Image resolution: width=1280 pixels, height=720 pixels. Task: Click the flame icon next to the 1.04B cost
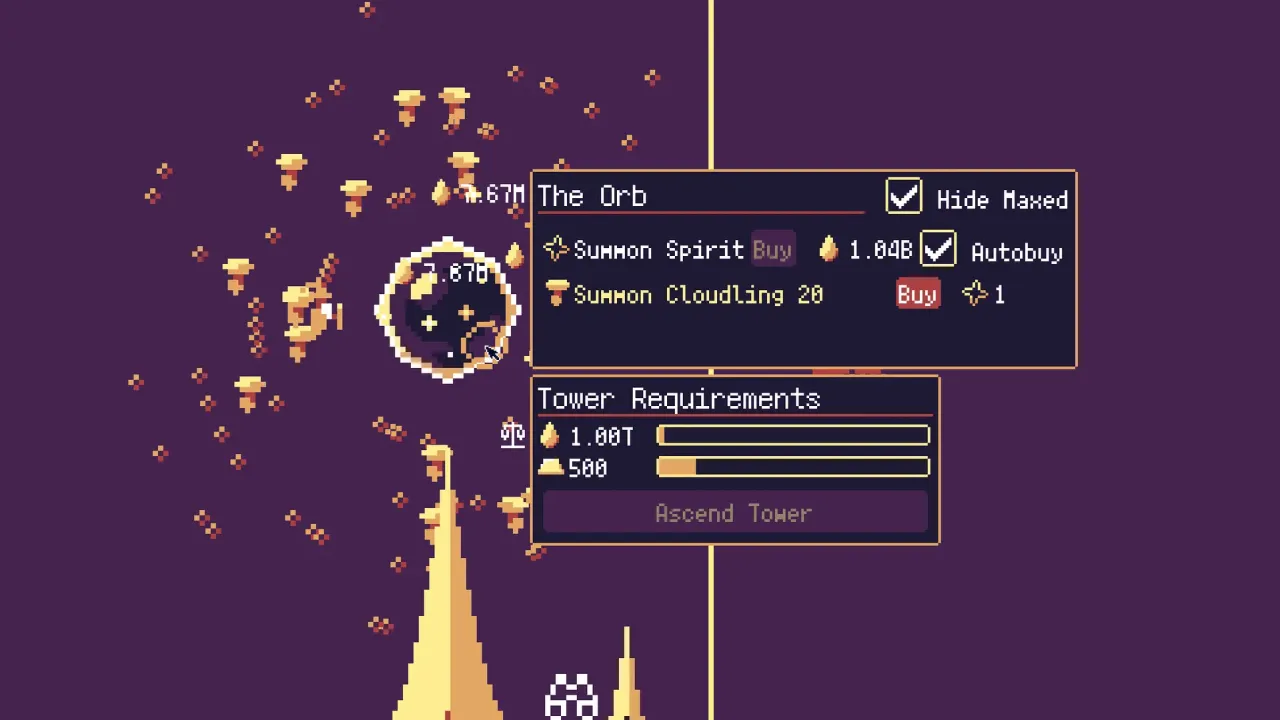[828, 250]
